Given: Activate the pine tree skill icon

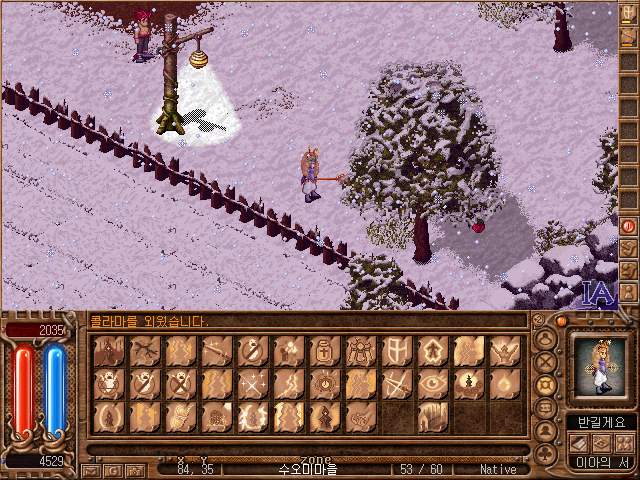Looking at the screenshot, I should pyautogui.click(x=468, y=384).
